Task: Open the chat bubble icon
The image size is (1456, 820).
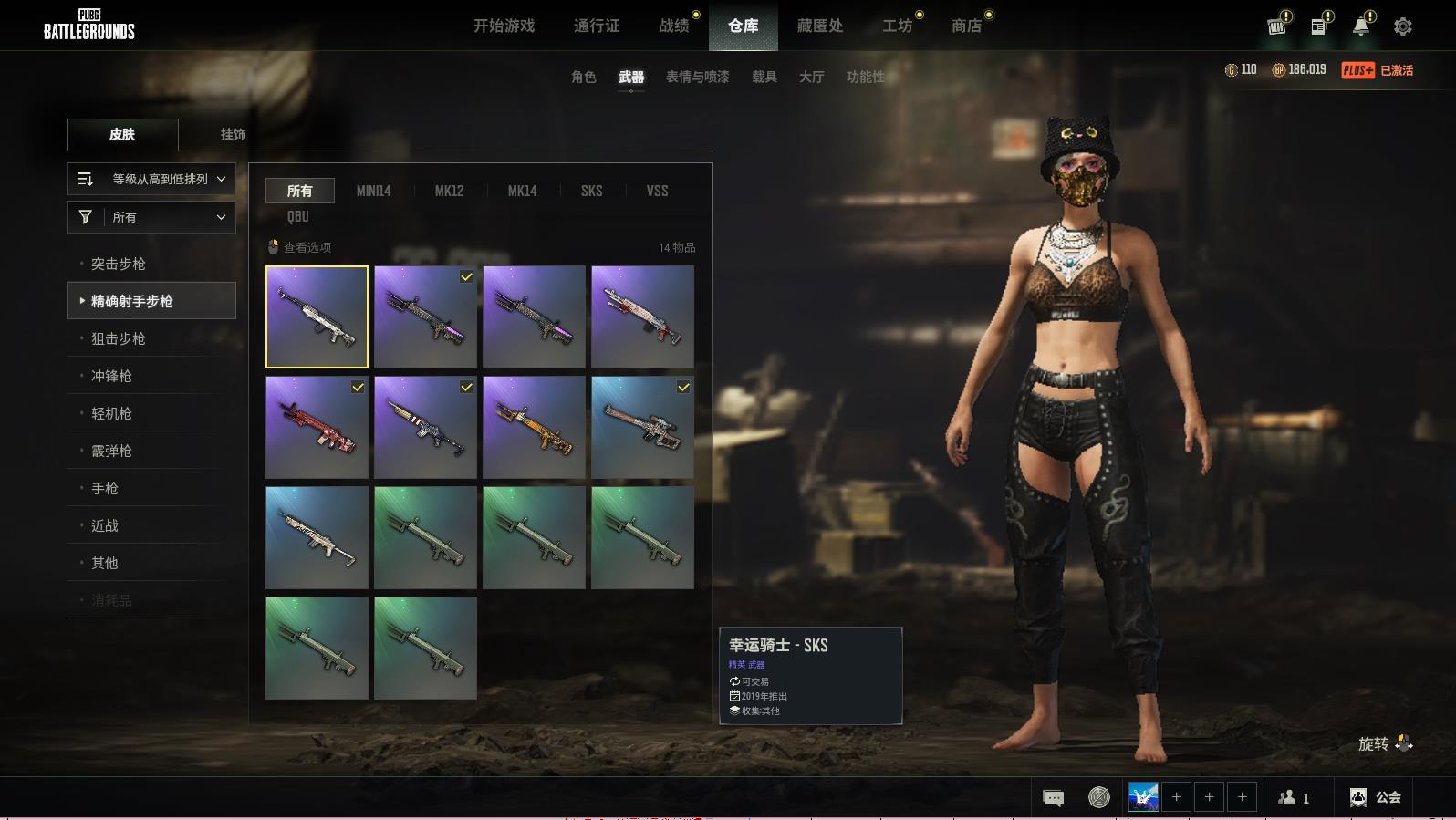Action: click(x=1053, y=797)
